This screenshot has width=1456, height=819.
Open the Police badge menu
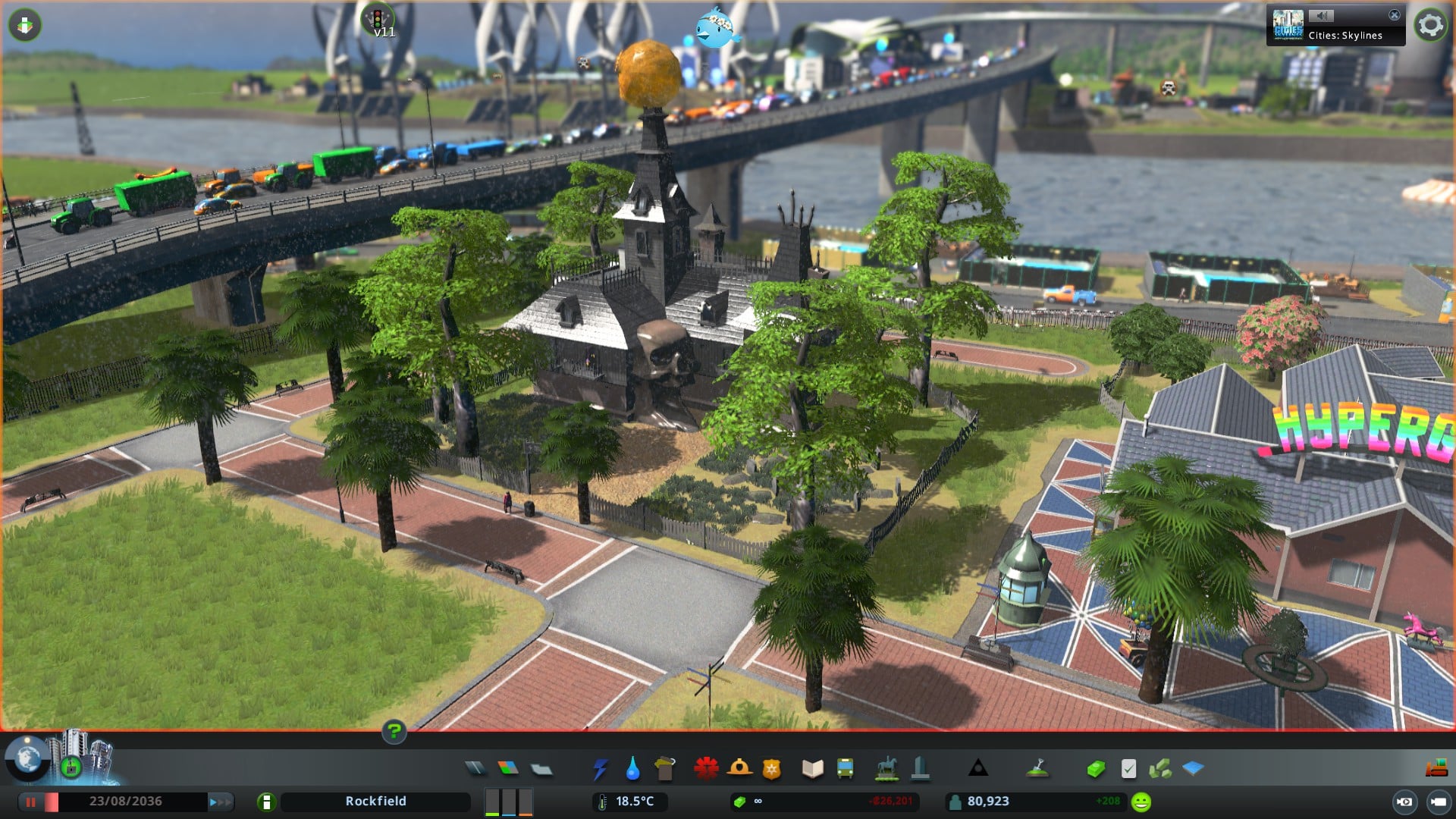772,770
